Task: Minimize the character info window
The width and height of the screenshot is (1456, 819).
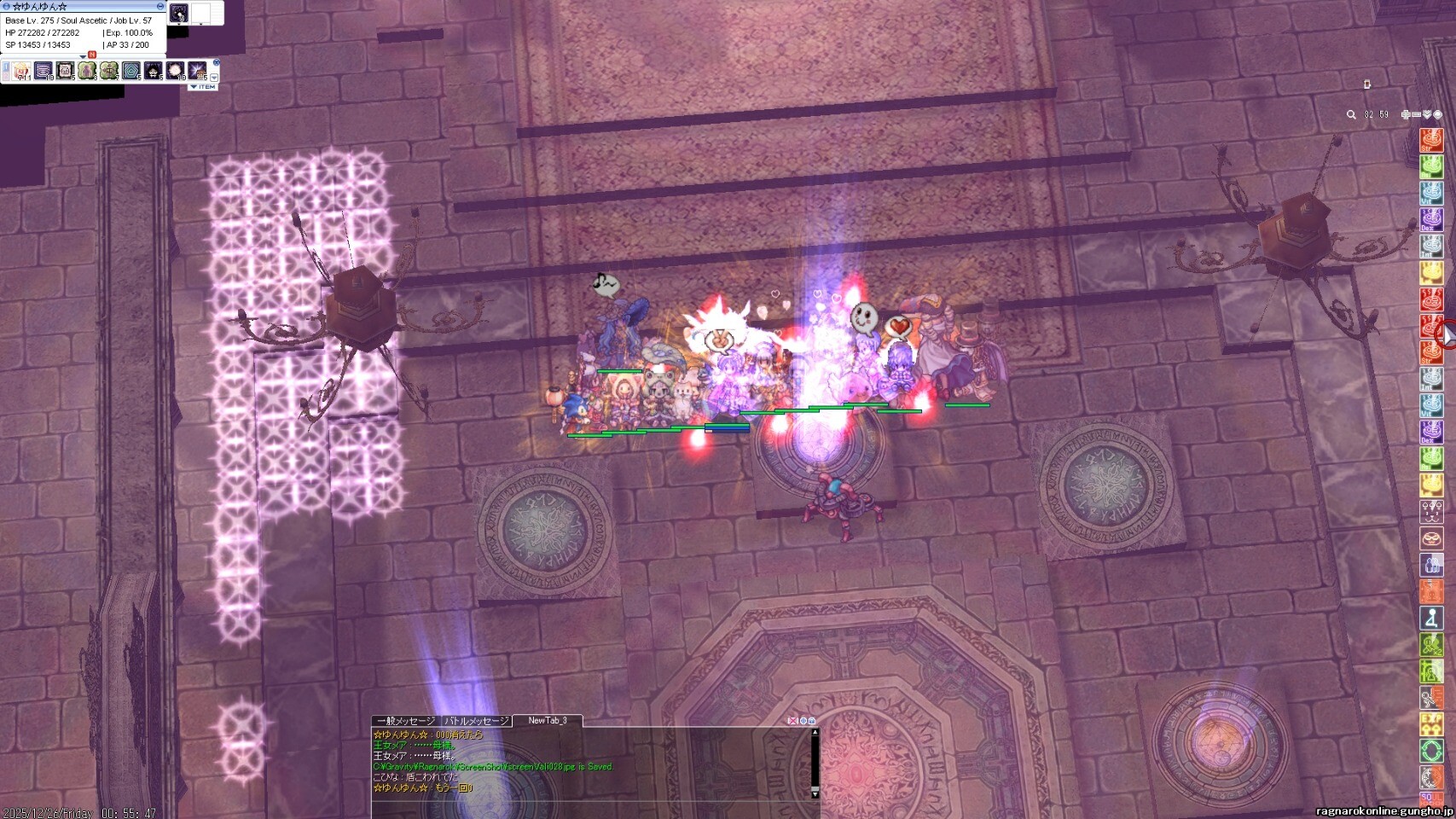Action: [160, 6]
